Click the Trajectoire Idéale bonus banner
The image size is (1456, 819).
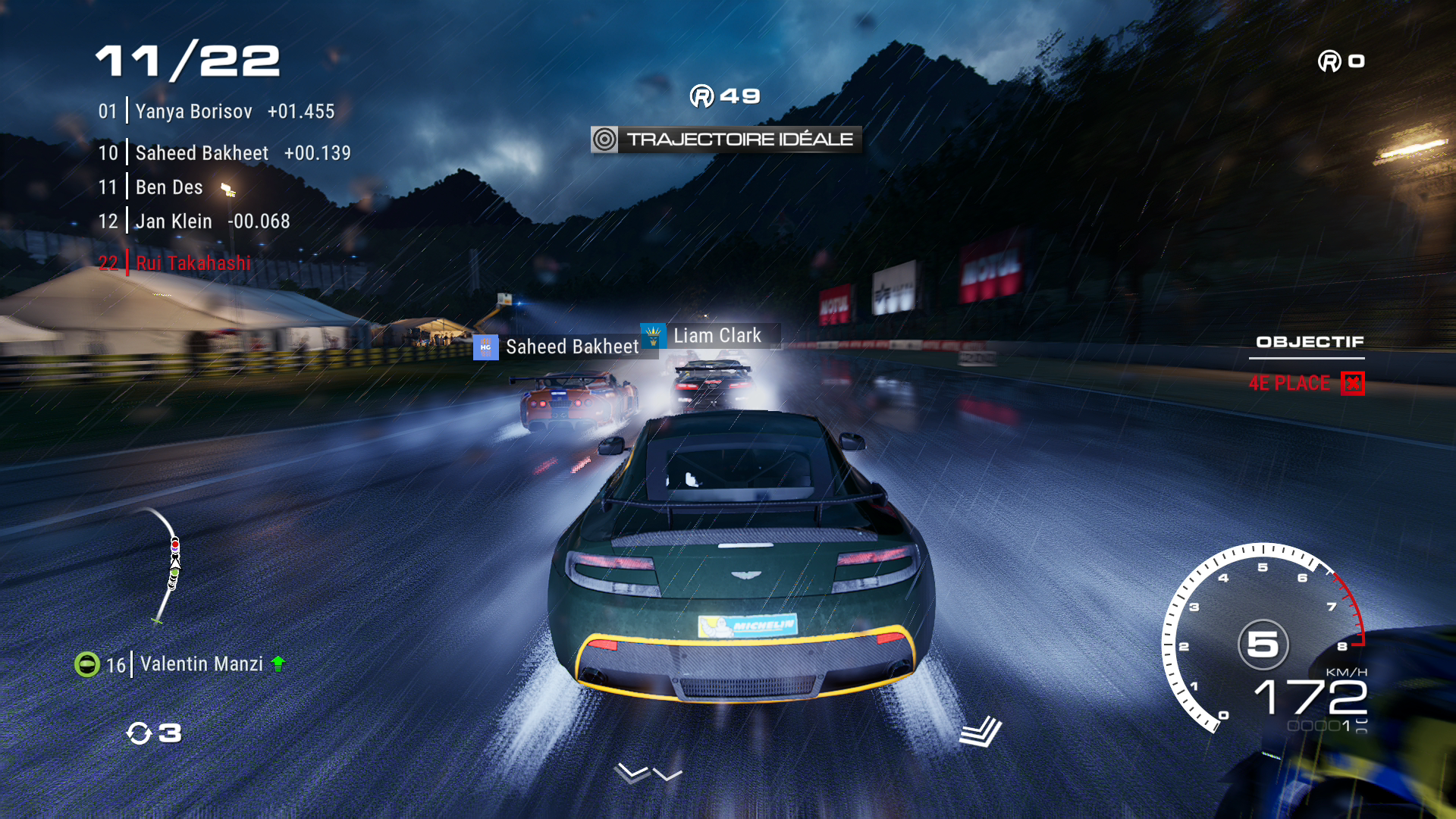pyautogui.click(x=726, y=140)
